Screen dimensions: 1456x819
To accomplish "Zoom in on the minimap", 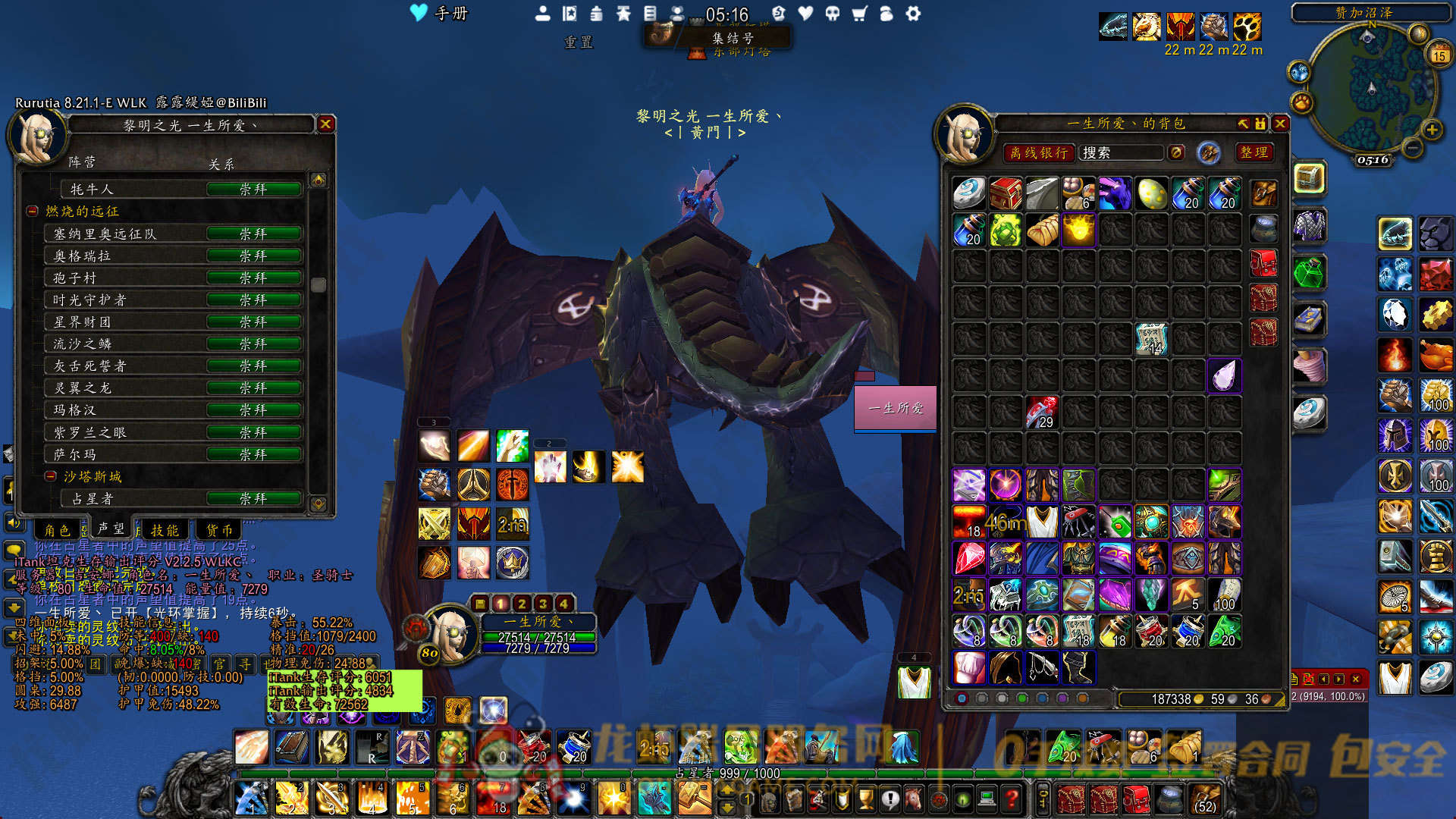I will 1432,130.
